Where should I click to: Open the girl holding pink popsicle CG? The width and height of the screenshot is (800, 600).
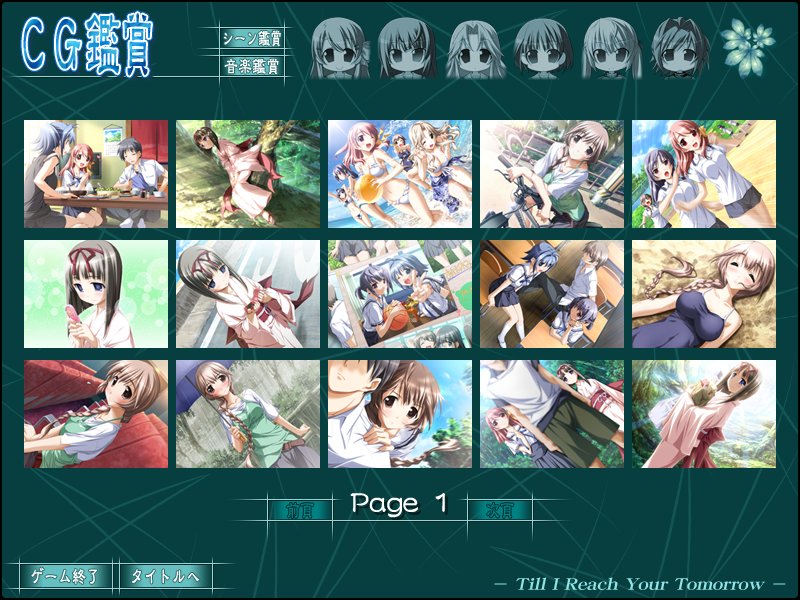pos(96,294)
